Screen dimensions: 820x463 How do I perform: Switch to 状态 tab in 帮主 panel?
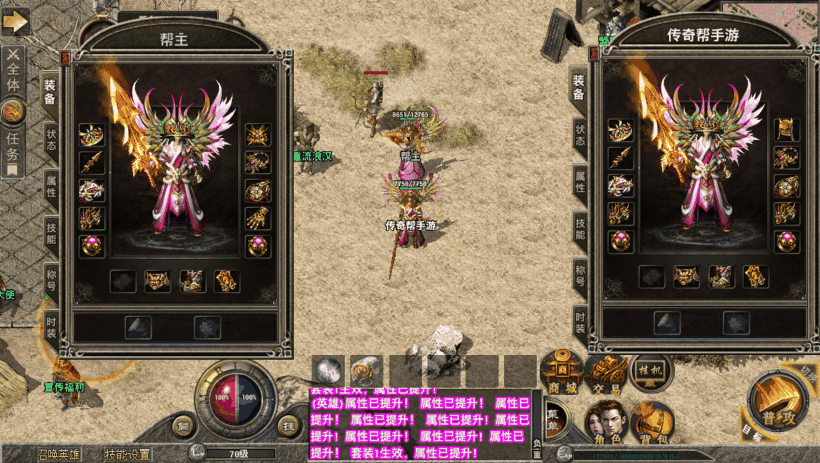50,141
